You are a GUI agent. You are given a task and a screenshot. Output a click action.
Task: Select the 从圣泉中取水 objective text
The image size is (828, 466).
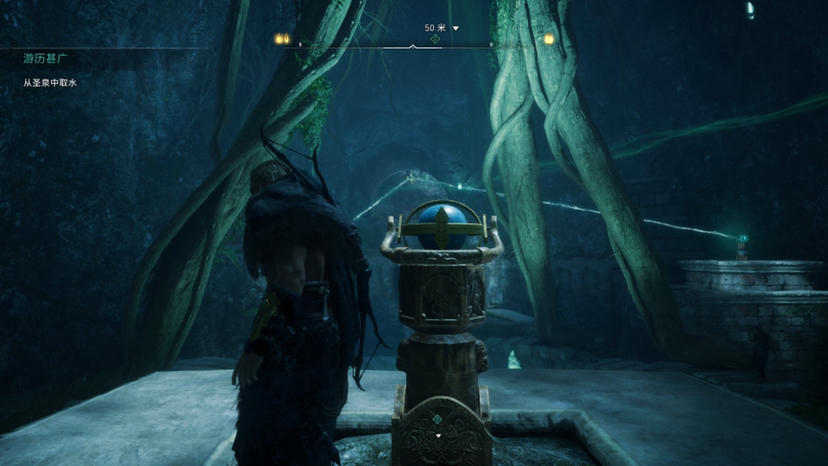50,83
